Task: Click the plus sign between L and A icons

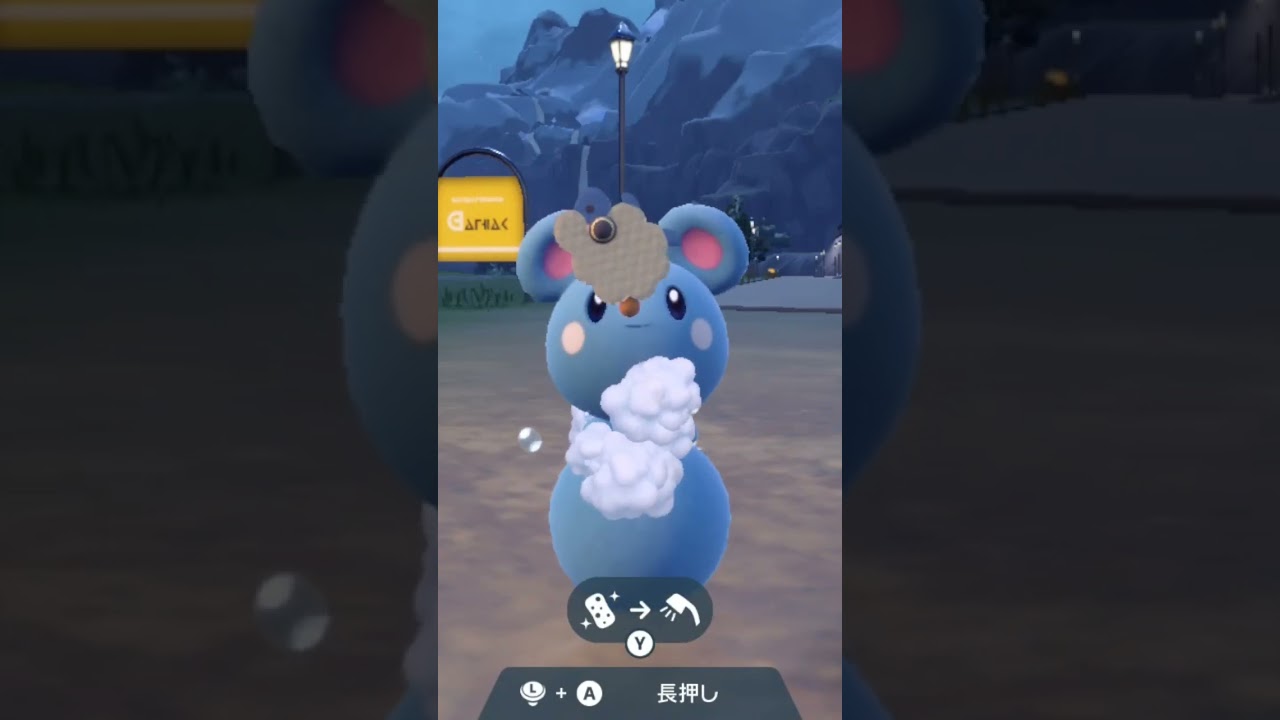Action: 561,693
